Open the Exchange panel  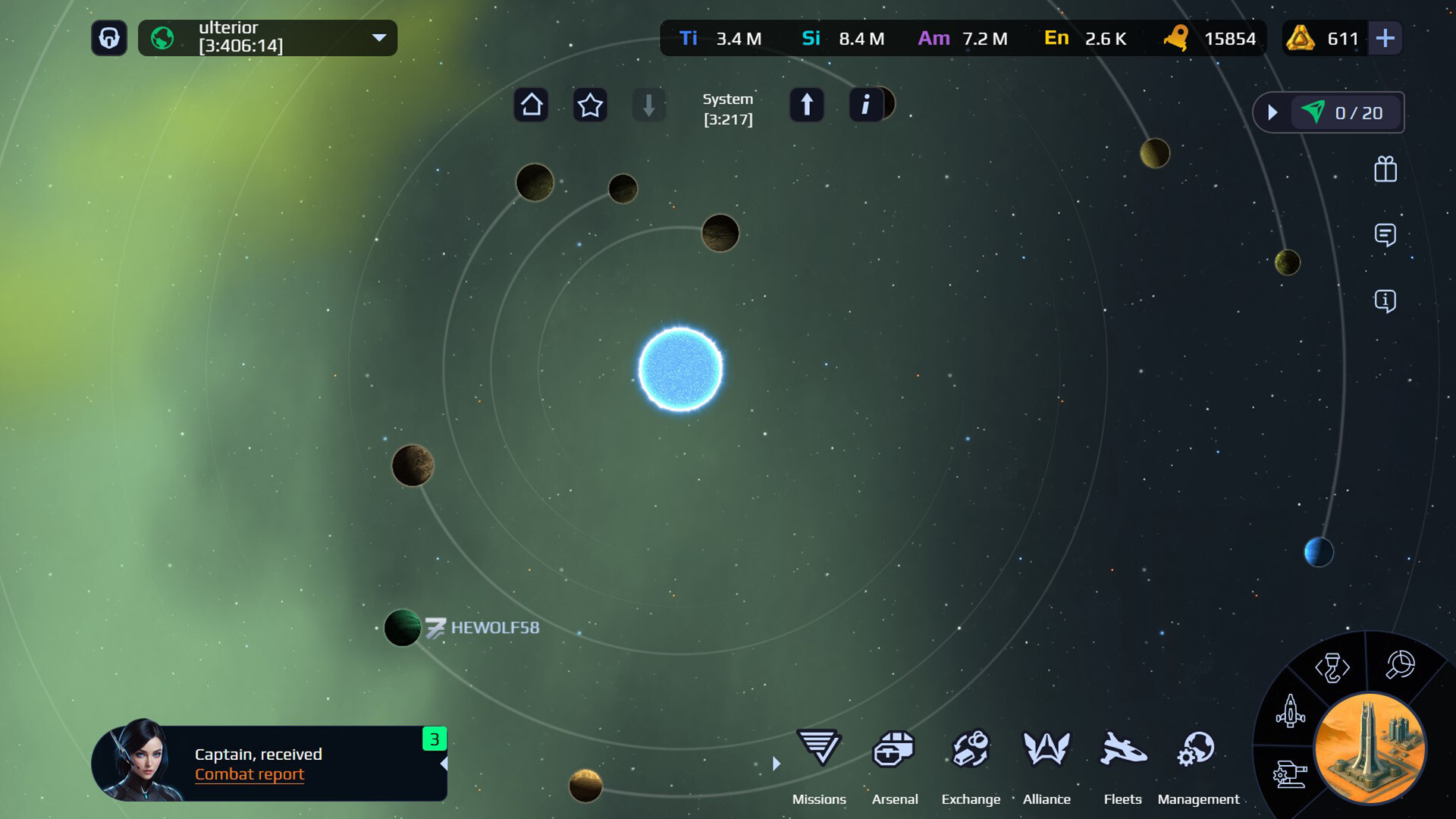pyautogui.click(x=971, y=751)
